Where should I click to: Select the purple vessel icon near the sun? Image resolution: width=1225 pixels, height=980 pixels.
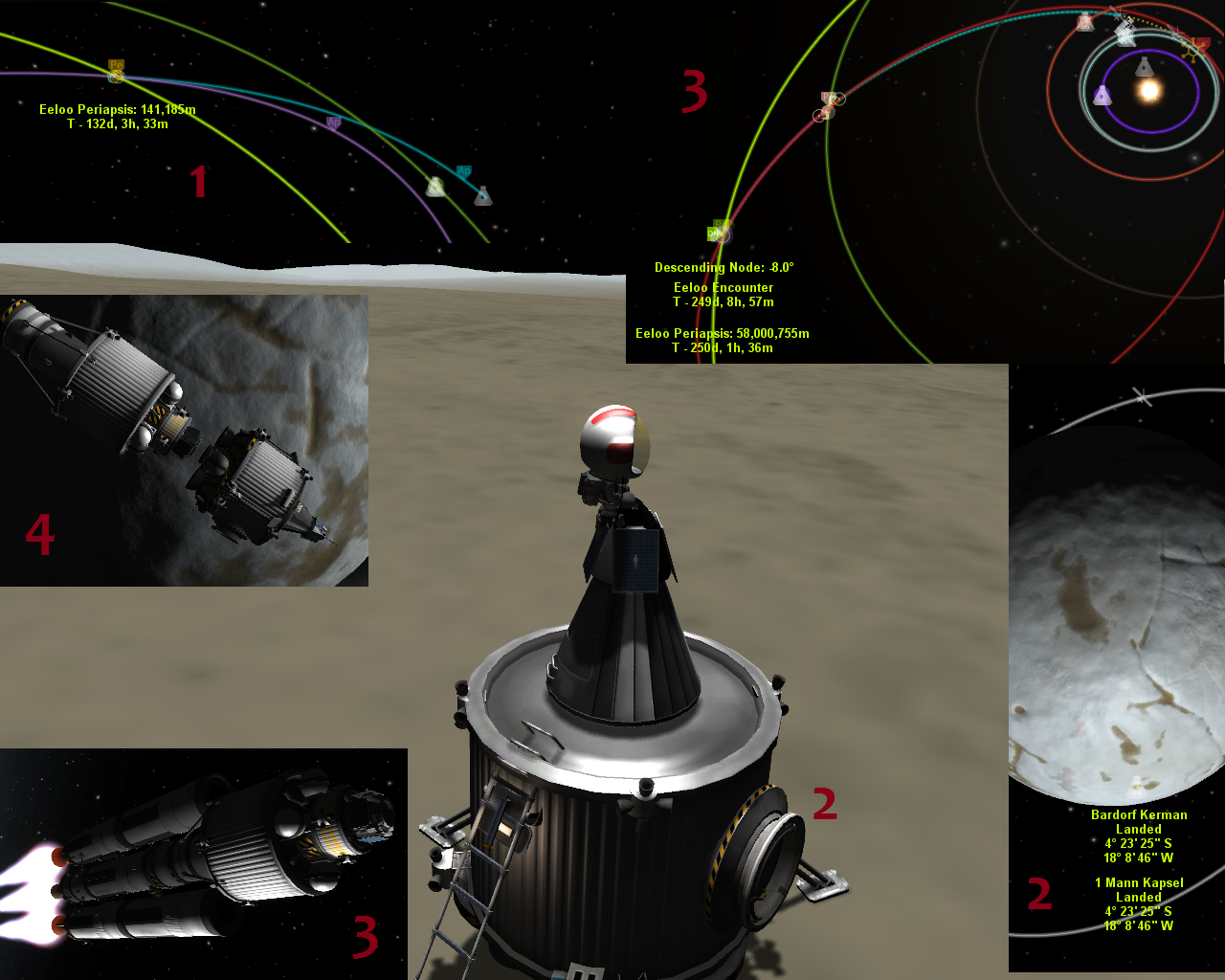pos(1102,95)
